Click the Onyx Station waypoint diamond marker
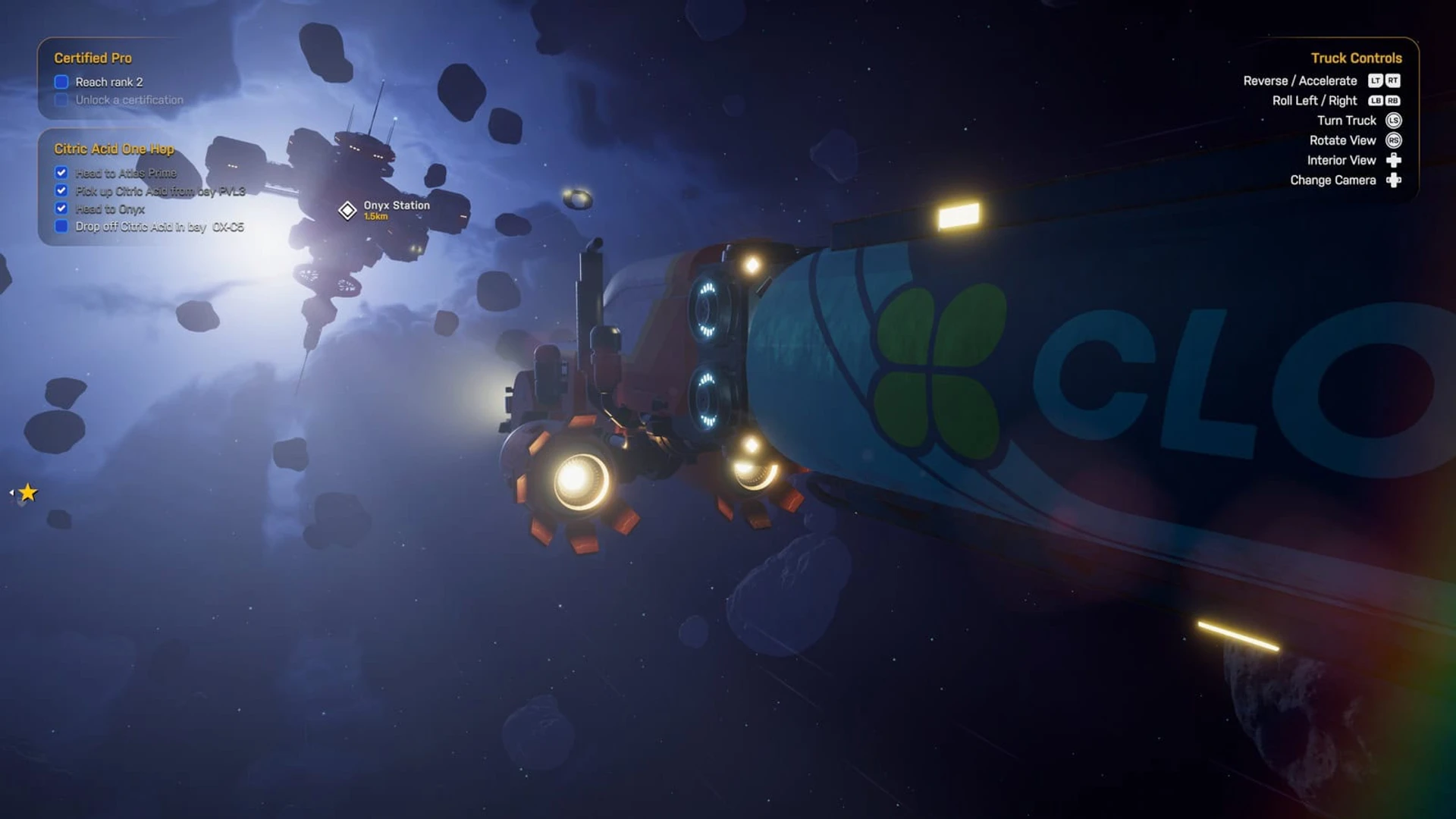The height and width of the screenshot is (819, 1456). (347, 211)
